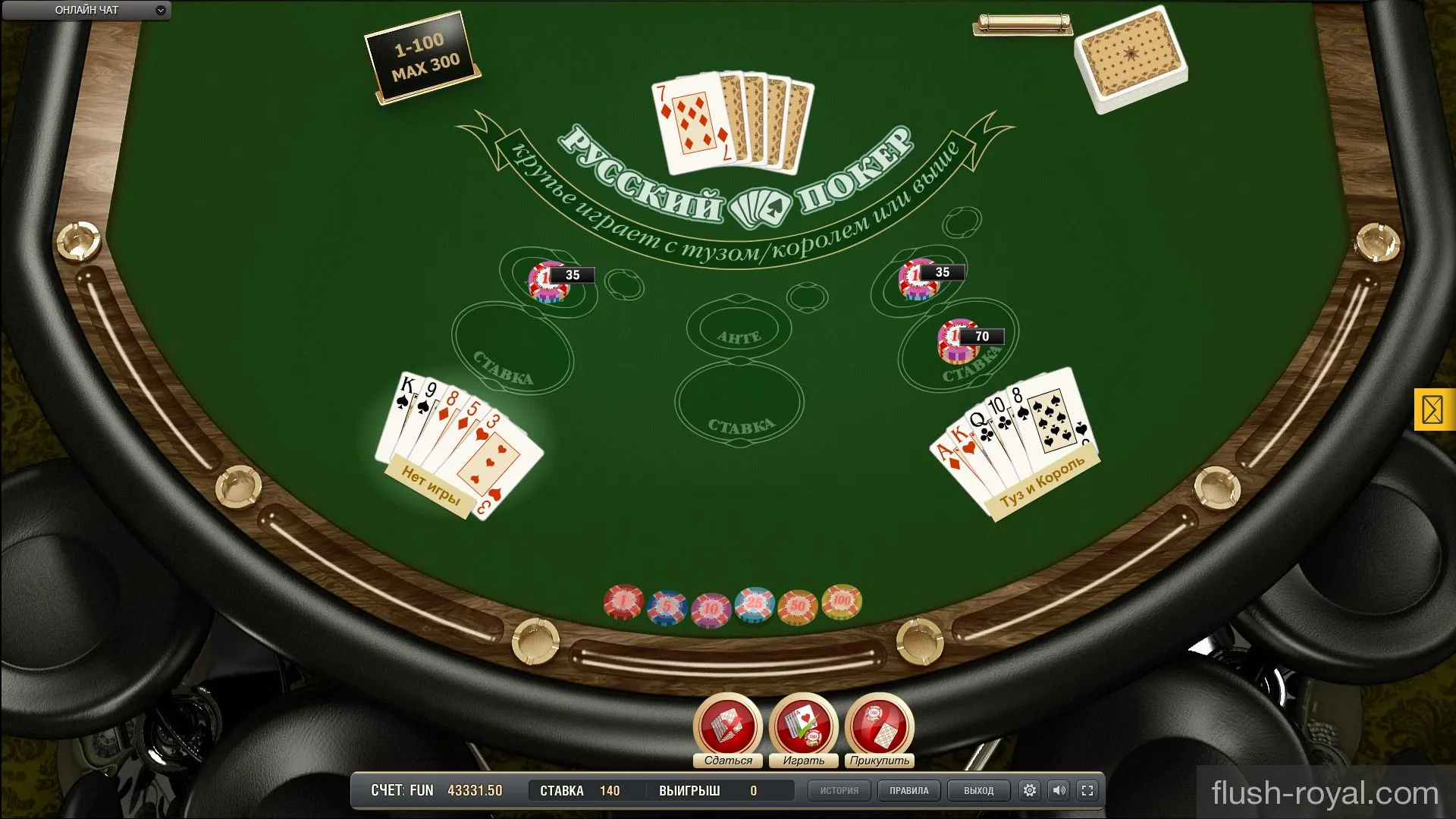Open settings with the gear icon
This screenshot has width=1456, height=819.
[x=1029, y=790]
